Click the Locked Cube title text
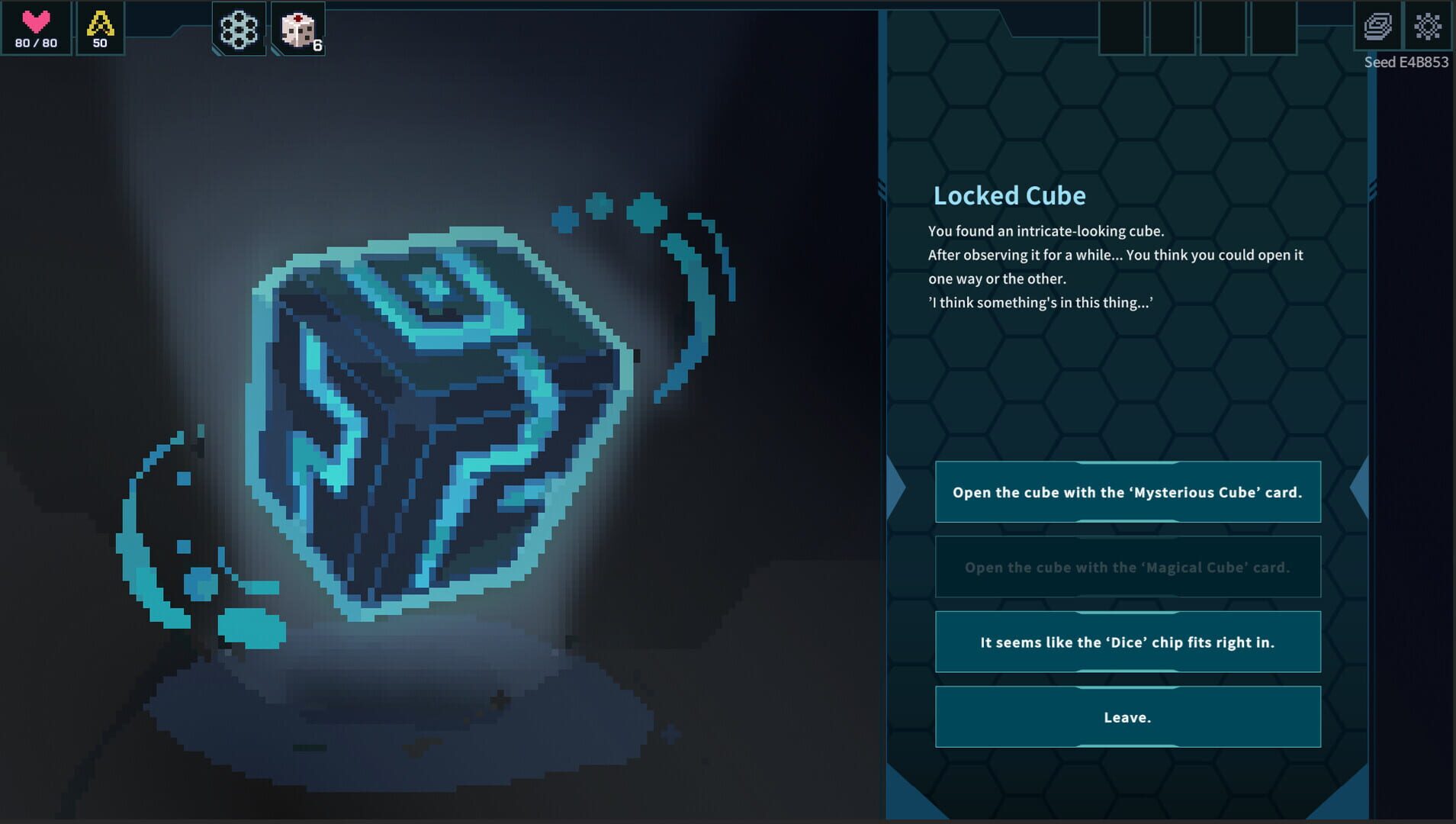1456x824 pixels. 1009,195
